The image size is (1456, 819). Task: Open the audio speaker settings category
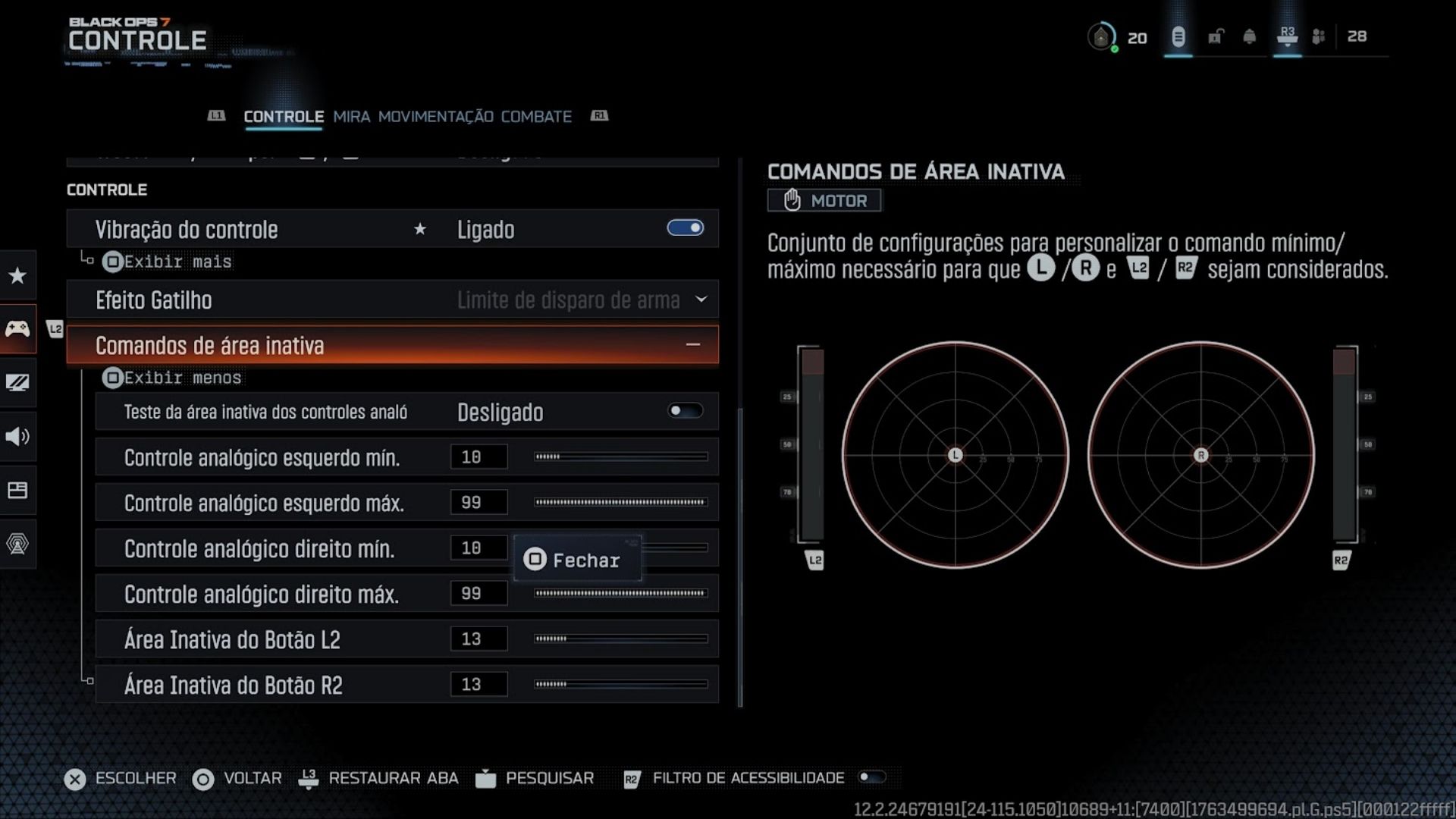(17, 436)
